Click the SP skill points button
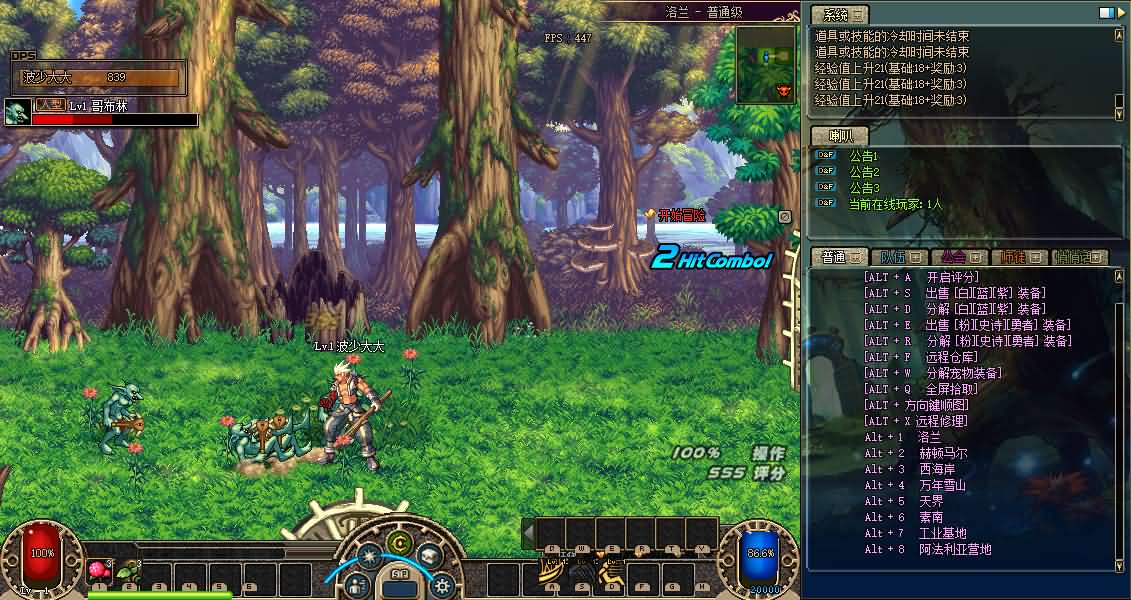 (x=399, y=575)
